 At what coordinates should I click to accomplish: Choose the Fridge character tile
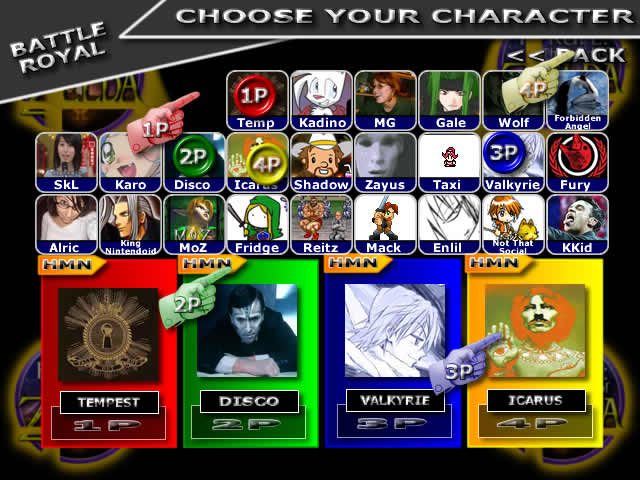coord(257,222)
